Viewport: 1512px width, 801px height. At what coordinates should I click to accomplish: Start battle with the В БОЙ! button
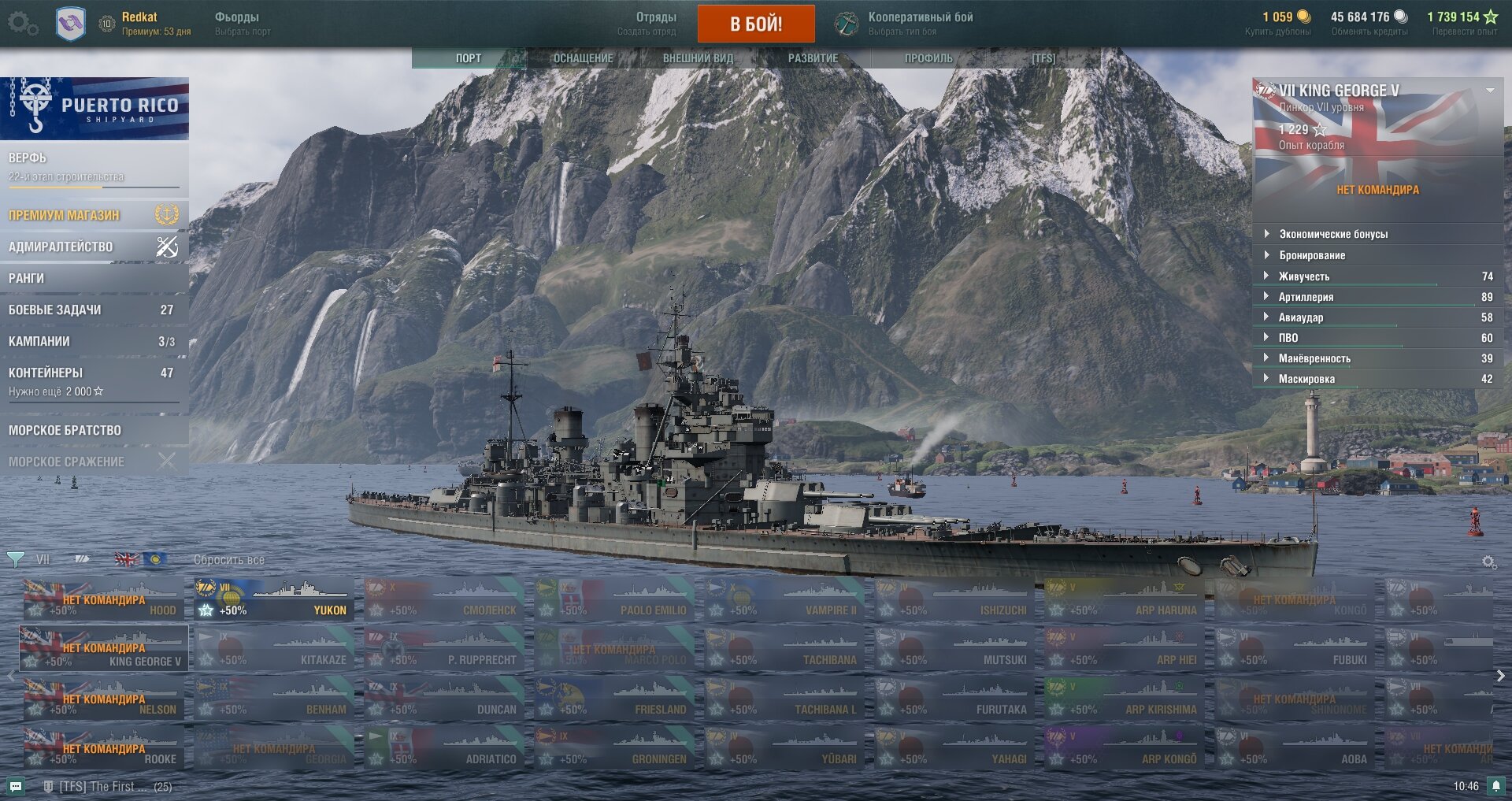755,24
